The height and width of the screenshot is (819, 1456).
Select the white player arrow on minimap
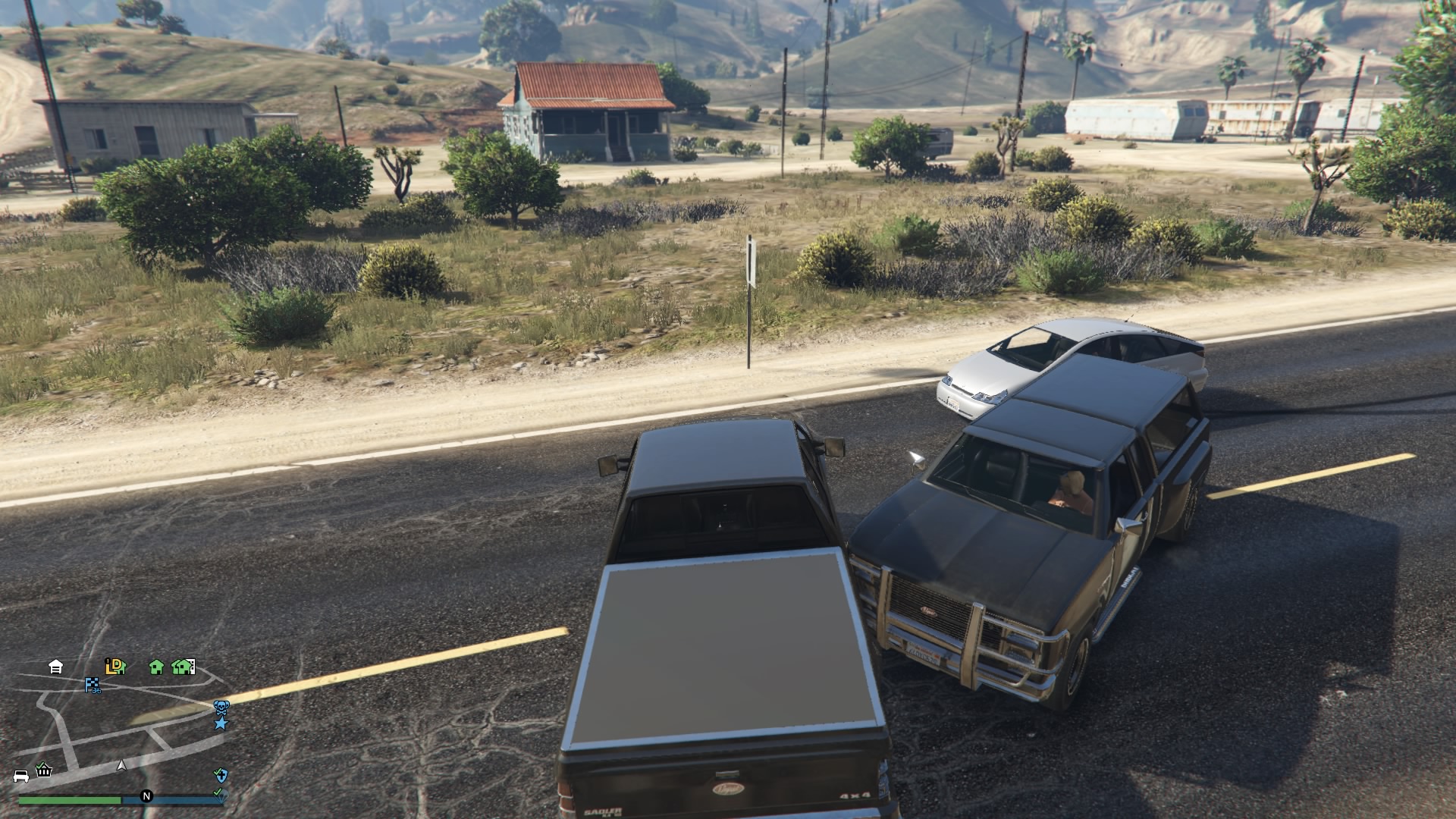121,766
